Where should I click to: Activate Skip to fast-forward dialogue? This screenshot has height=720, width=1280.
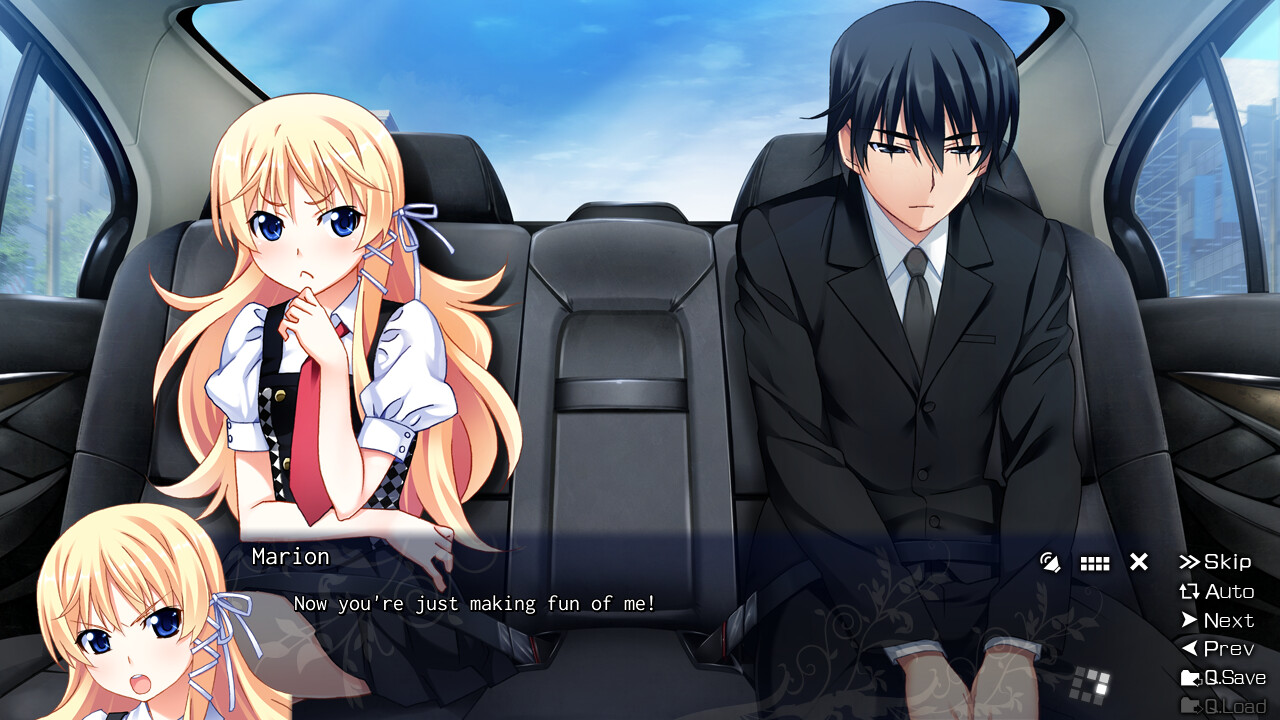coord(1215,562)
